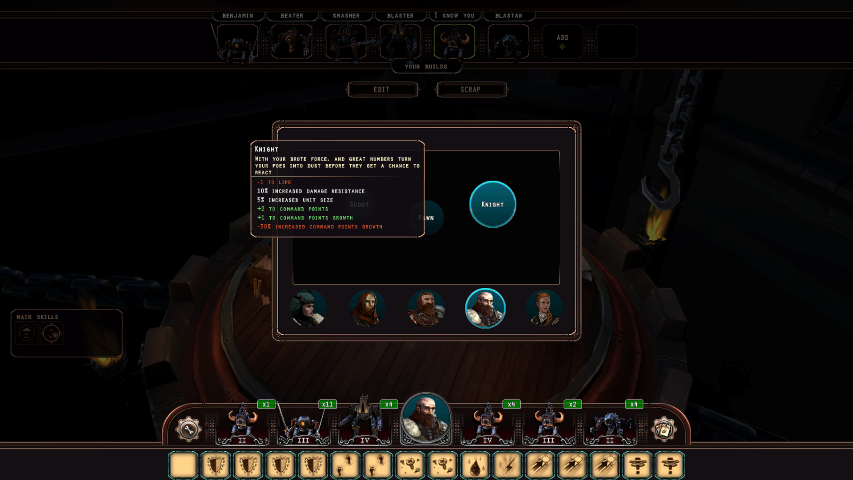Select the water drop skill slot

pyautogui.click(x=474, y=464)
